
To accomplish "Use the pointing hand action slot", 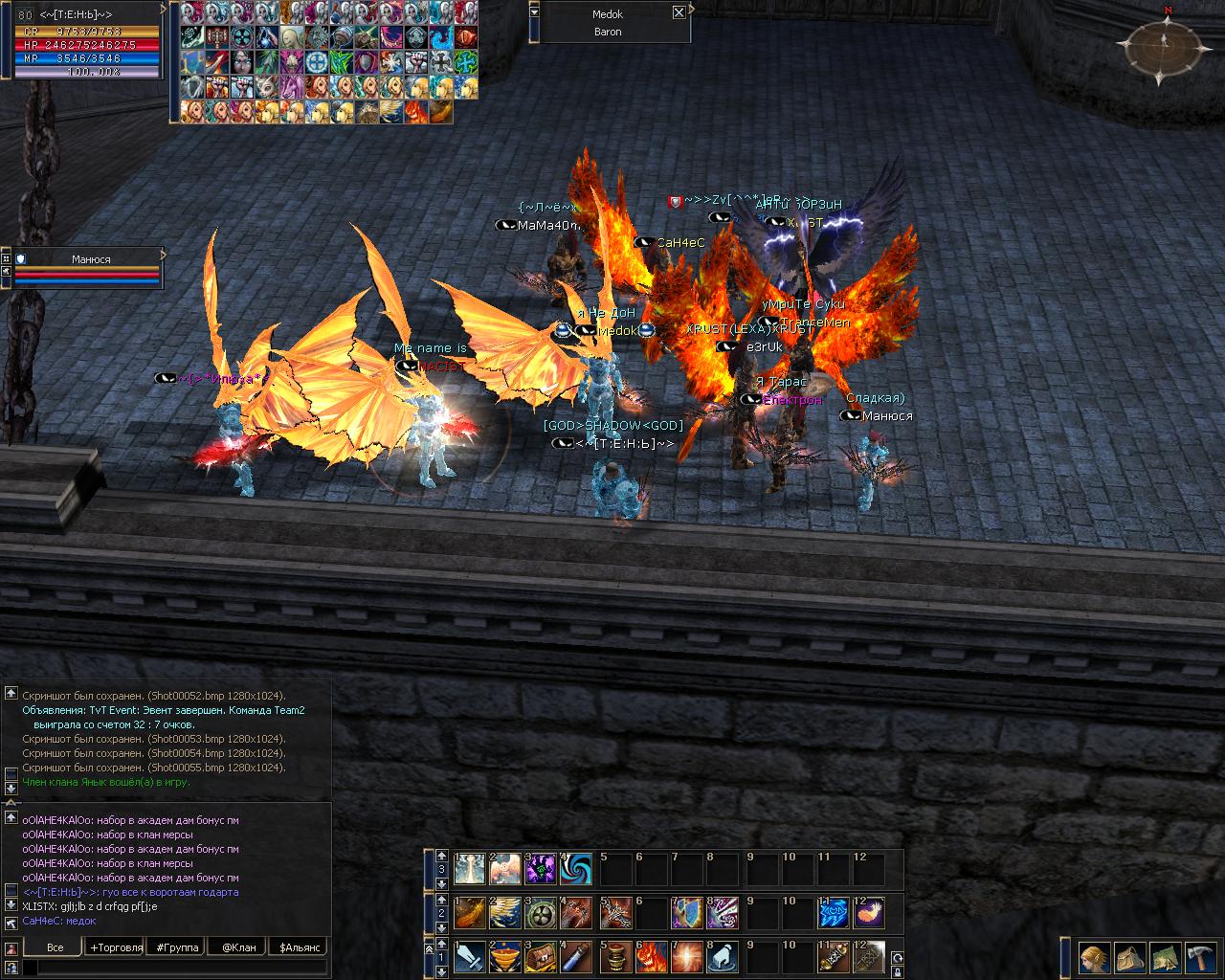I will (724, 957).
